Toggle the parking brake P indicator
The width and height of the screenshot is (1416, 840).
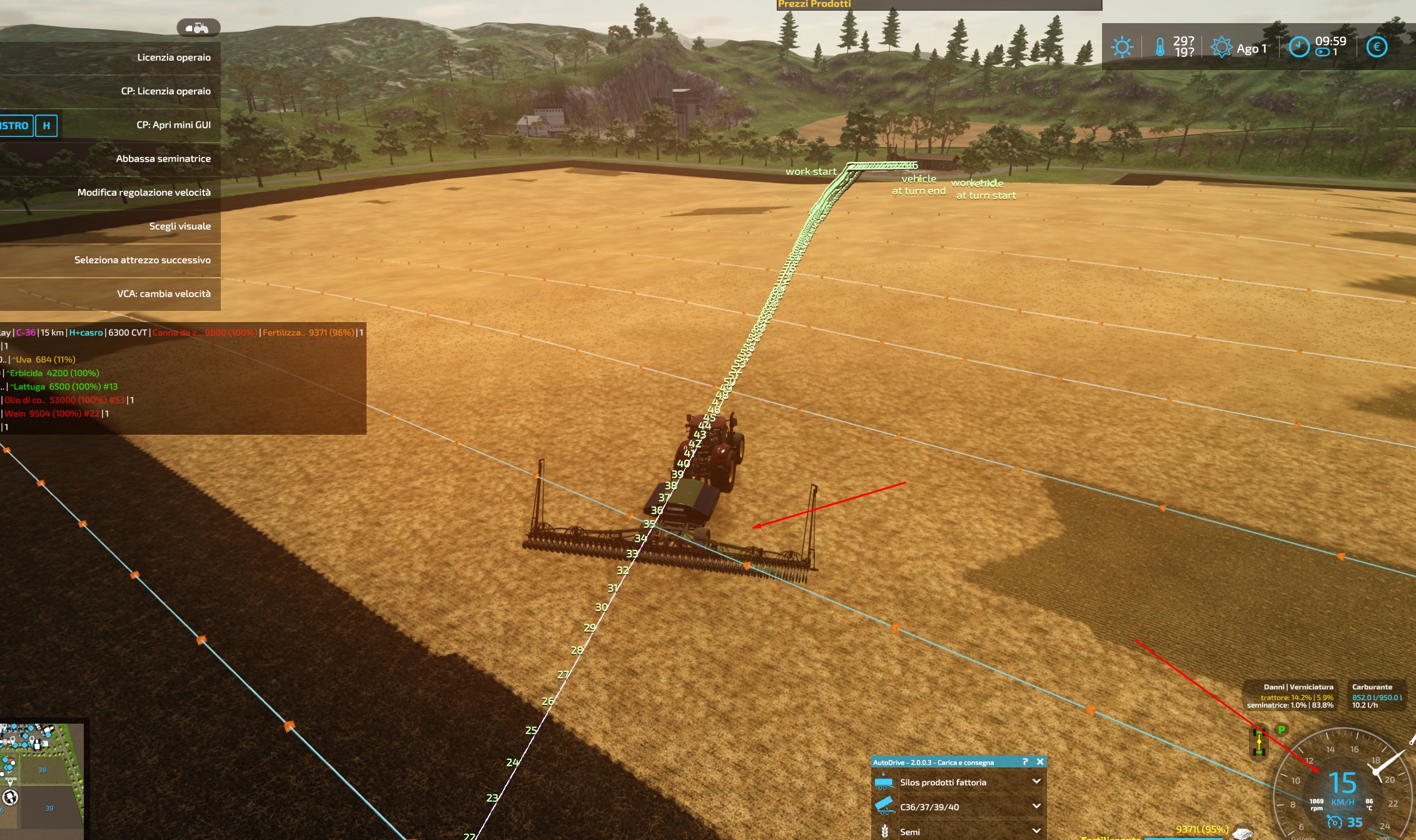point(1281,730)
